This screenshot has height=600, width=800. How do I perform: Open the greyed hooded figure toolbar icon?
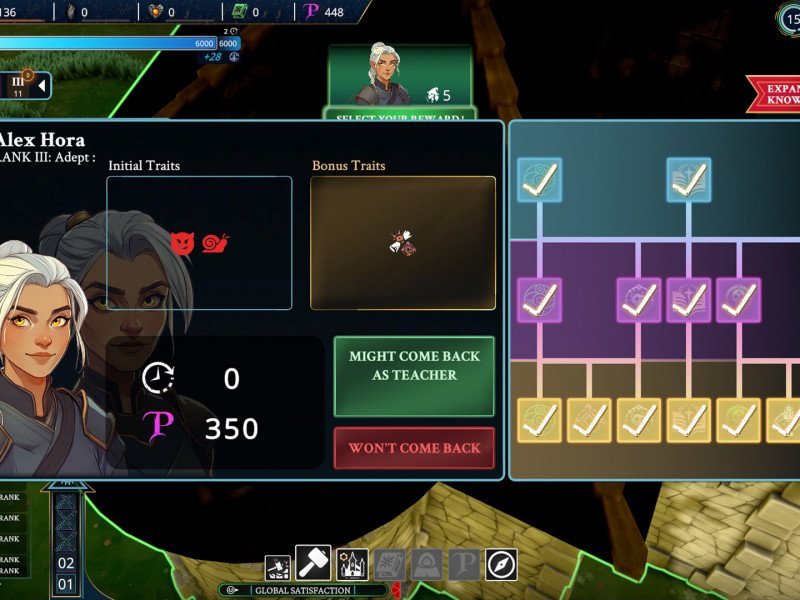[427, 565]
